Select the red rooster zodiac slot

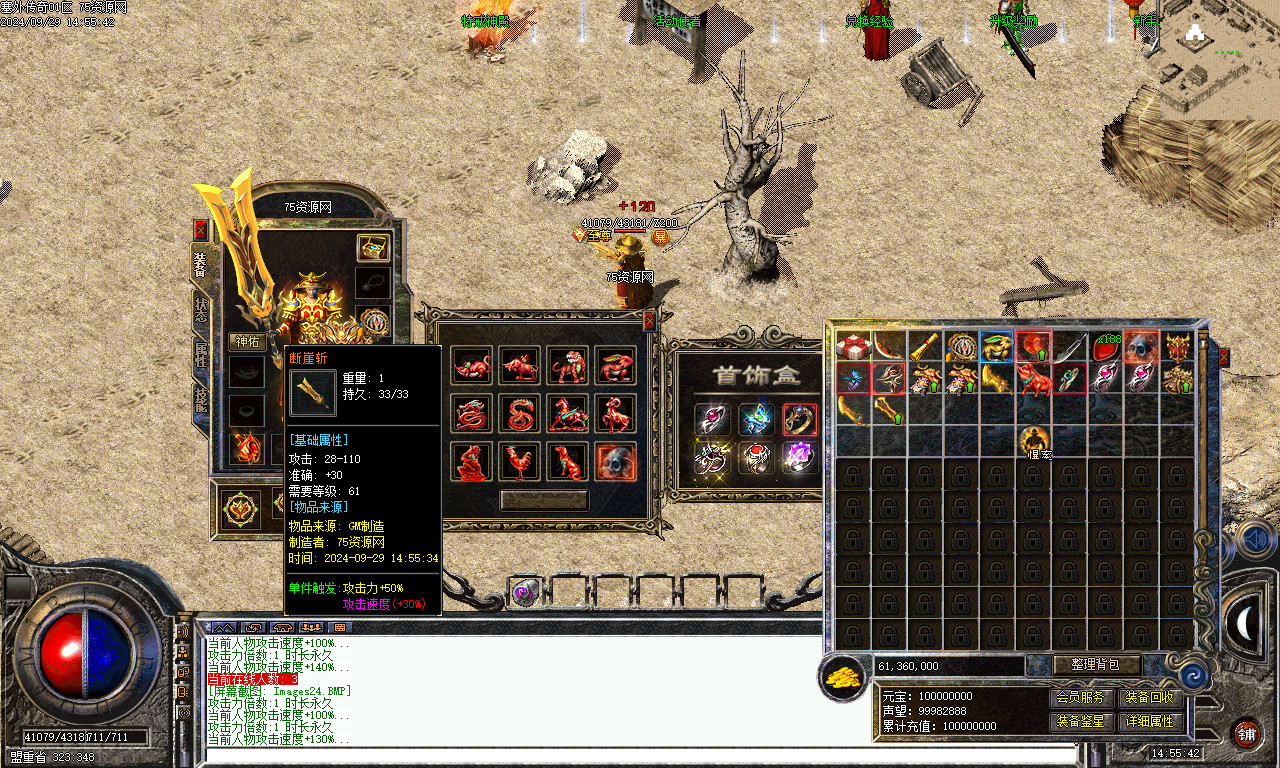[519, 461]
